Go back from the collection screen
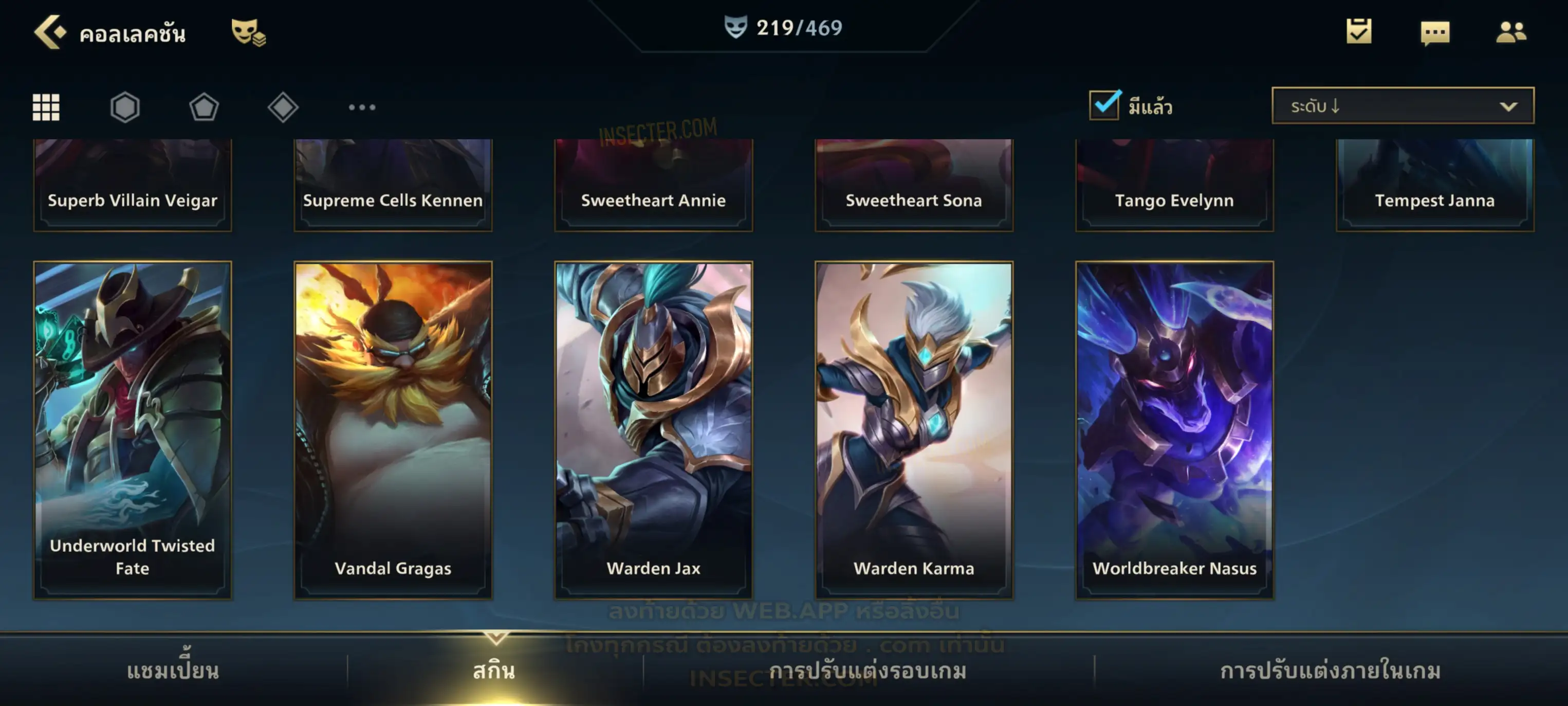 coord(50,32)
